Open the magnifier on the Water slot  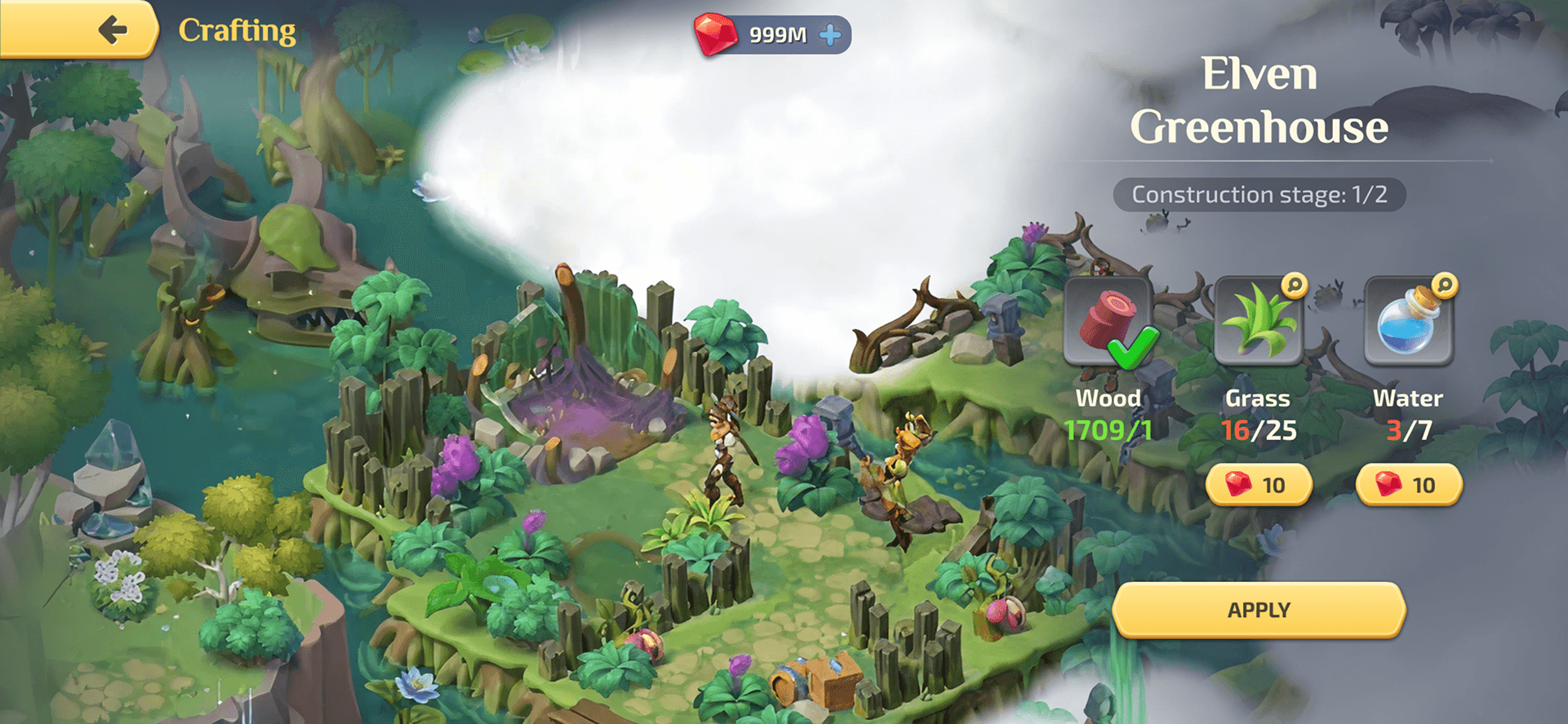[x=1444, y=285]
